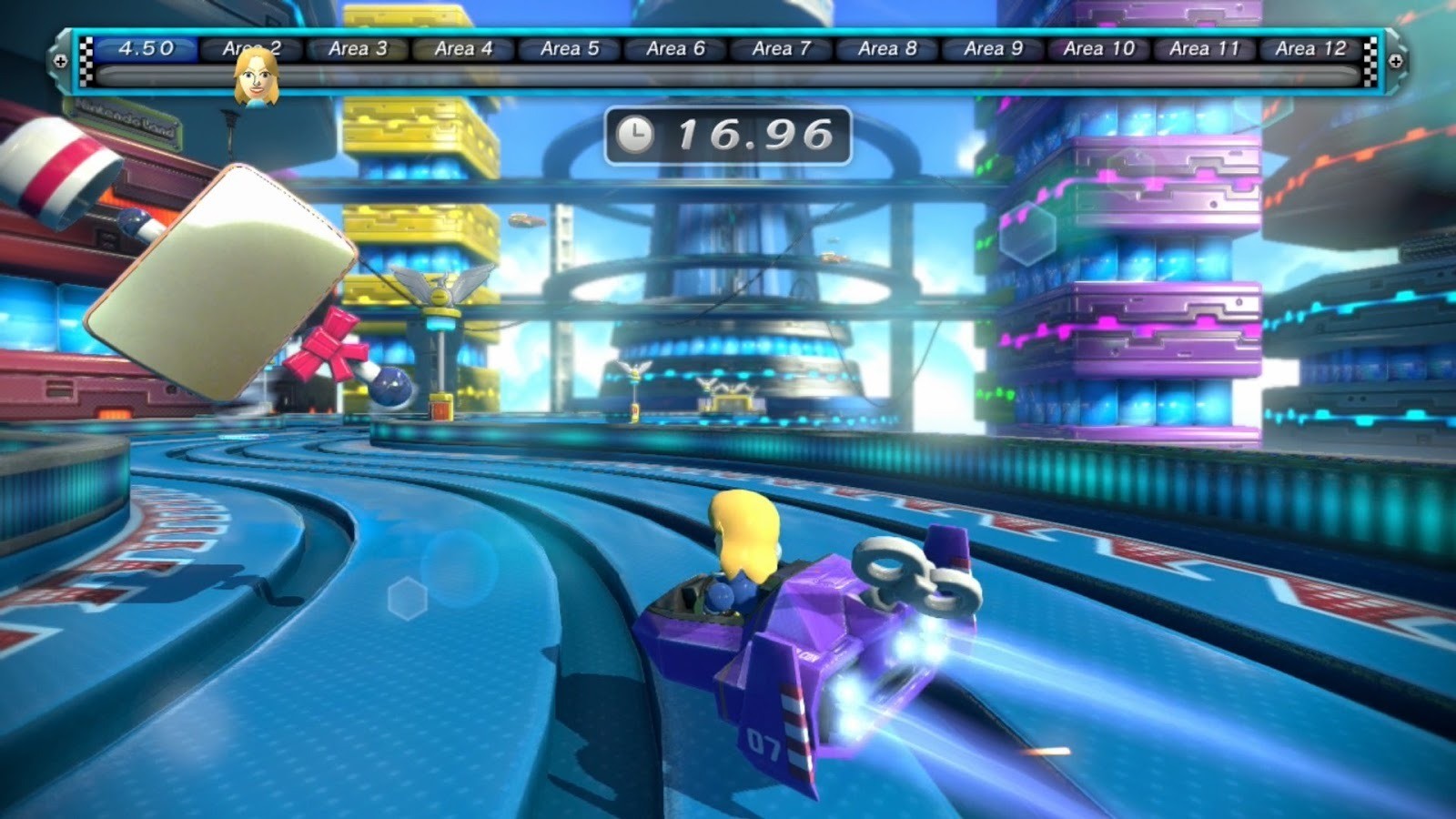Click the plus screw at the bar's left end
Image resolution: width=1456 pixels, height=819 pixels.
pyautogui.click(x=60, y=62)
